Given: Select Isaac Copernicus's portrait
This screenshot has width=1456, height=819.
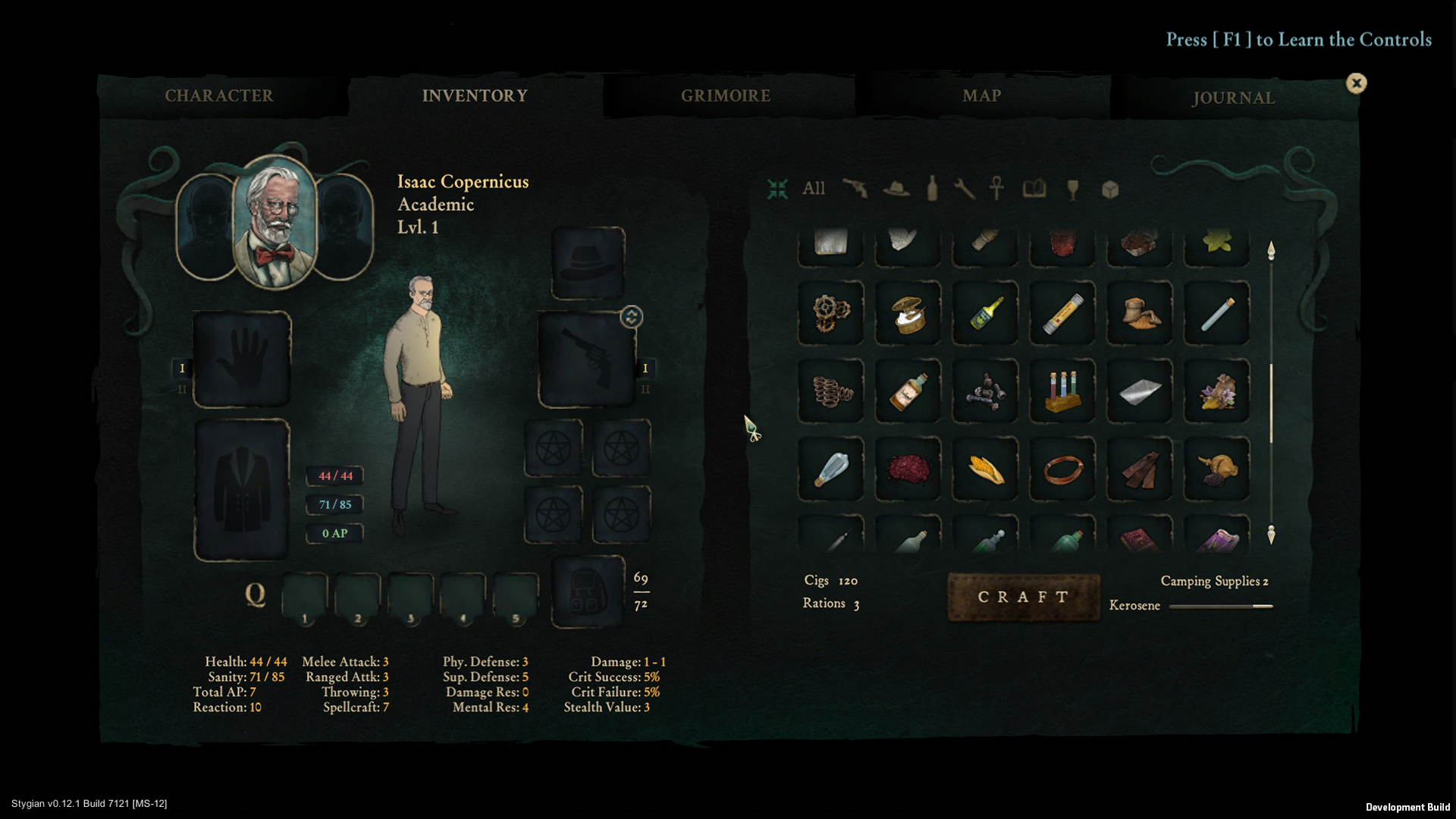Looking at the screenshot, I should click(x=275, y=222).
